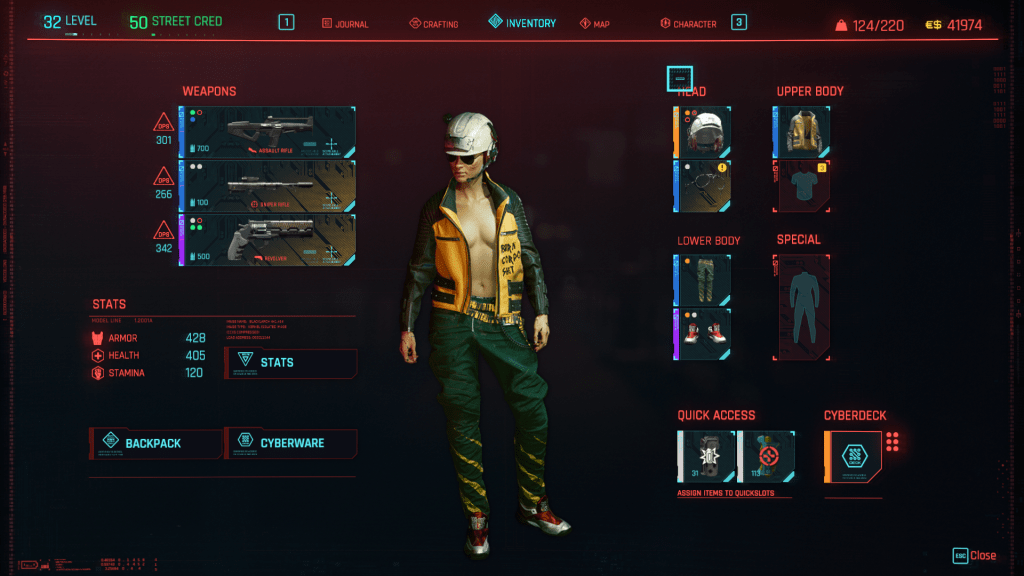Select the green pants lower body slot
The width and height of the screenshot is (1024, 576).
coord(703,279)
